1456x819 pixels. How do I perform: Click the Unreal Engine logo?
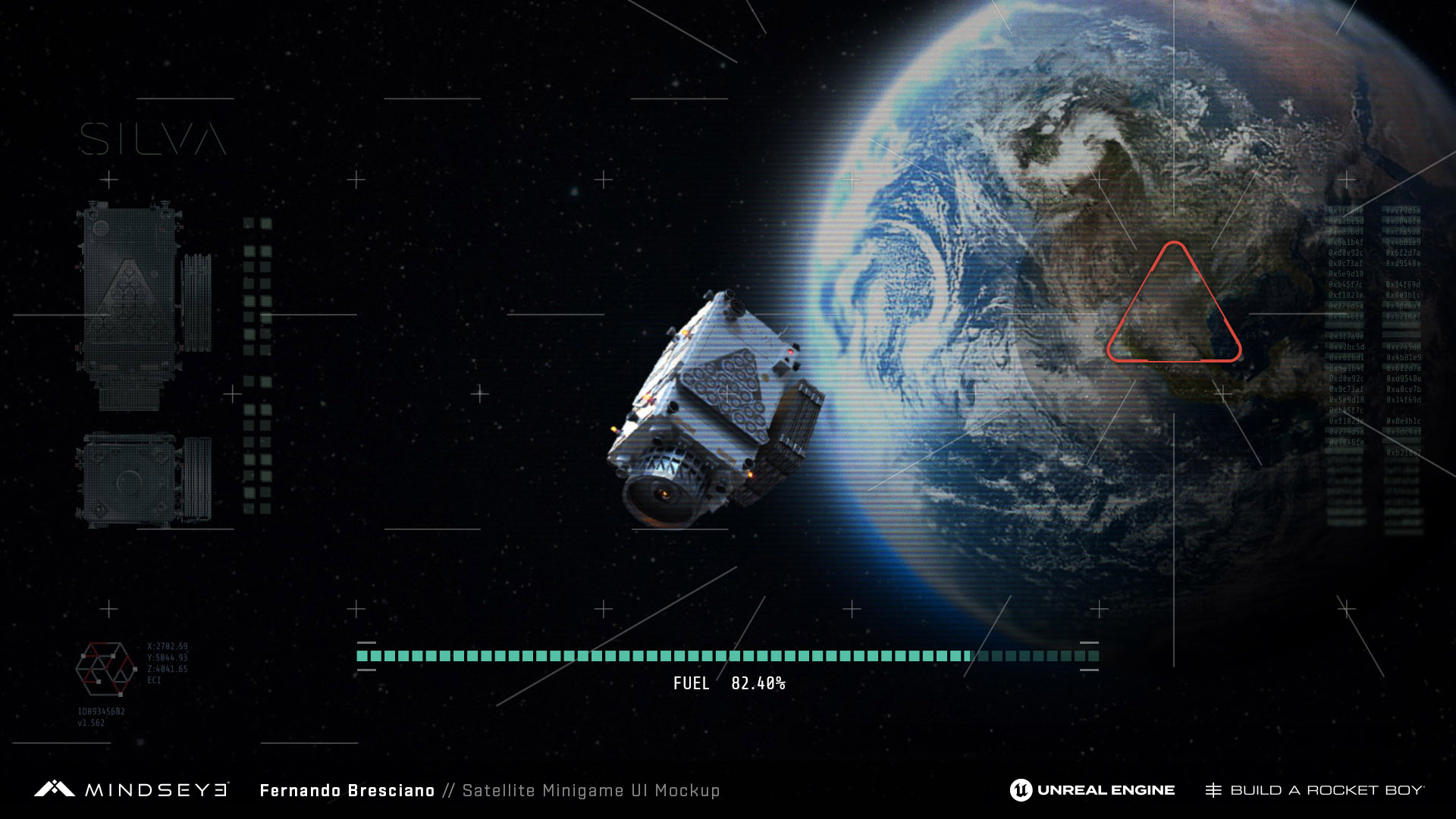click(1092, 790)
